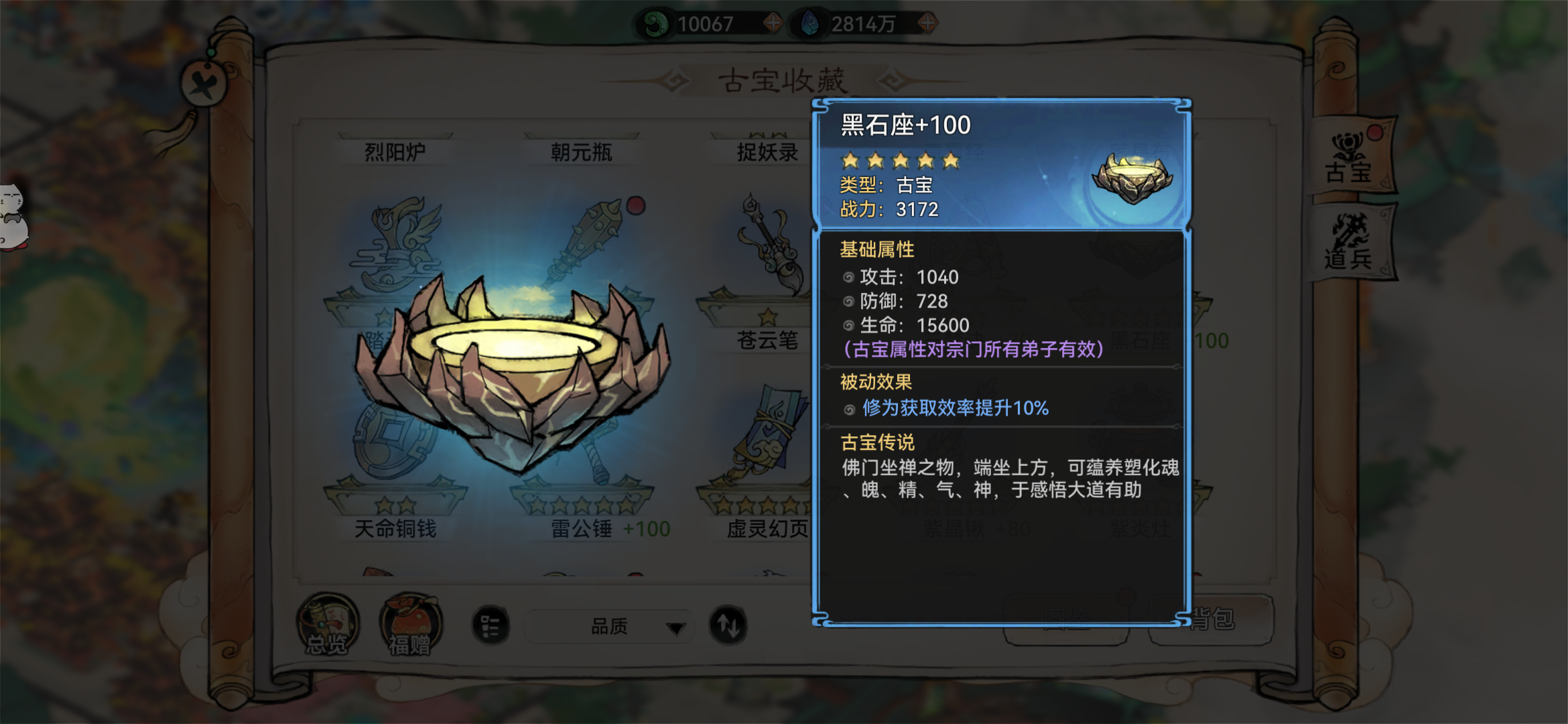Open the 背包 bag button
This screenshot has width=1568, height=724.
(1212, 619)
